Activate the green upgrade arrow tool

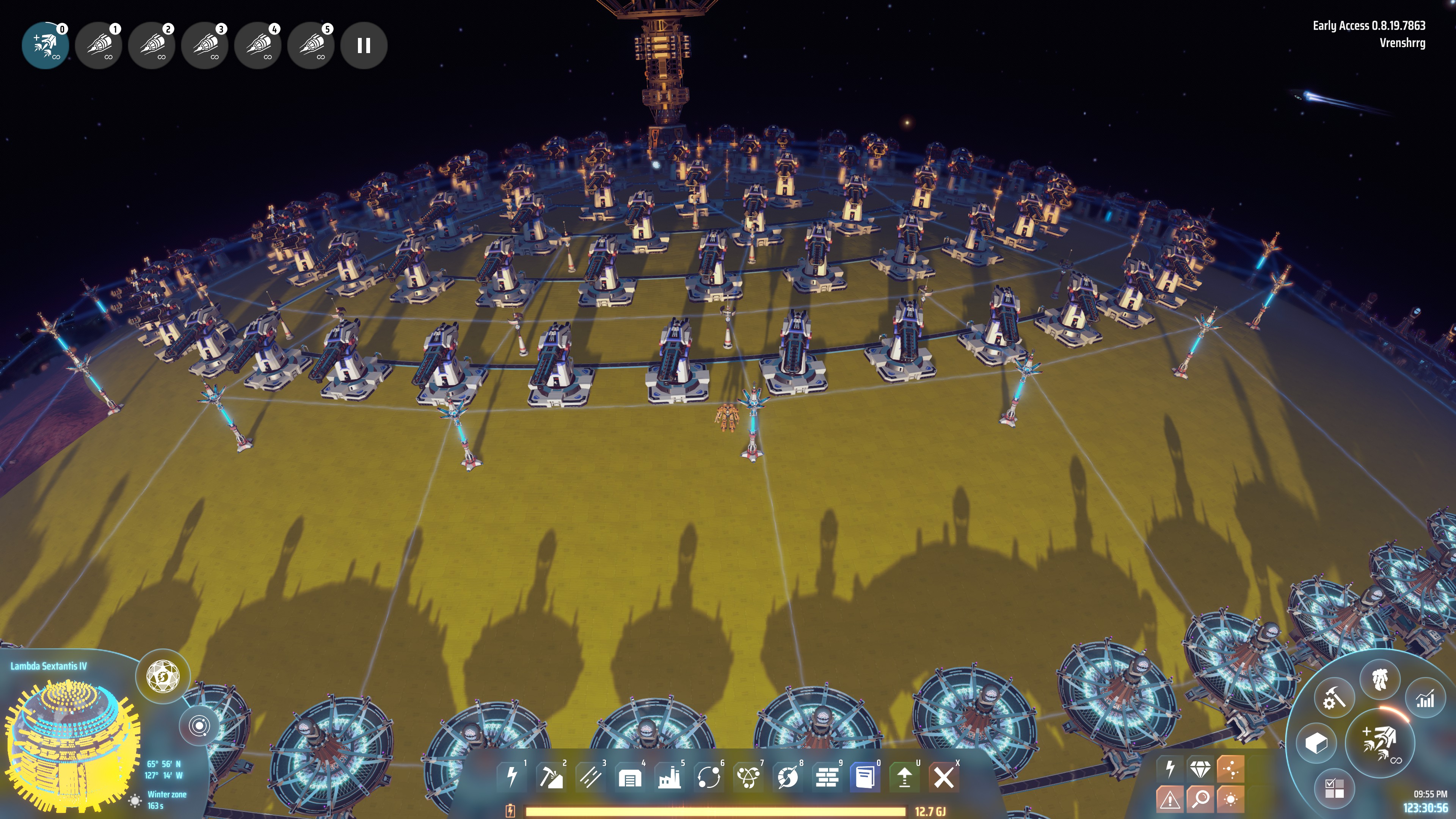coord(904,778)
